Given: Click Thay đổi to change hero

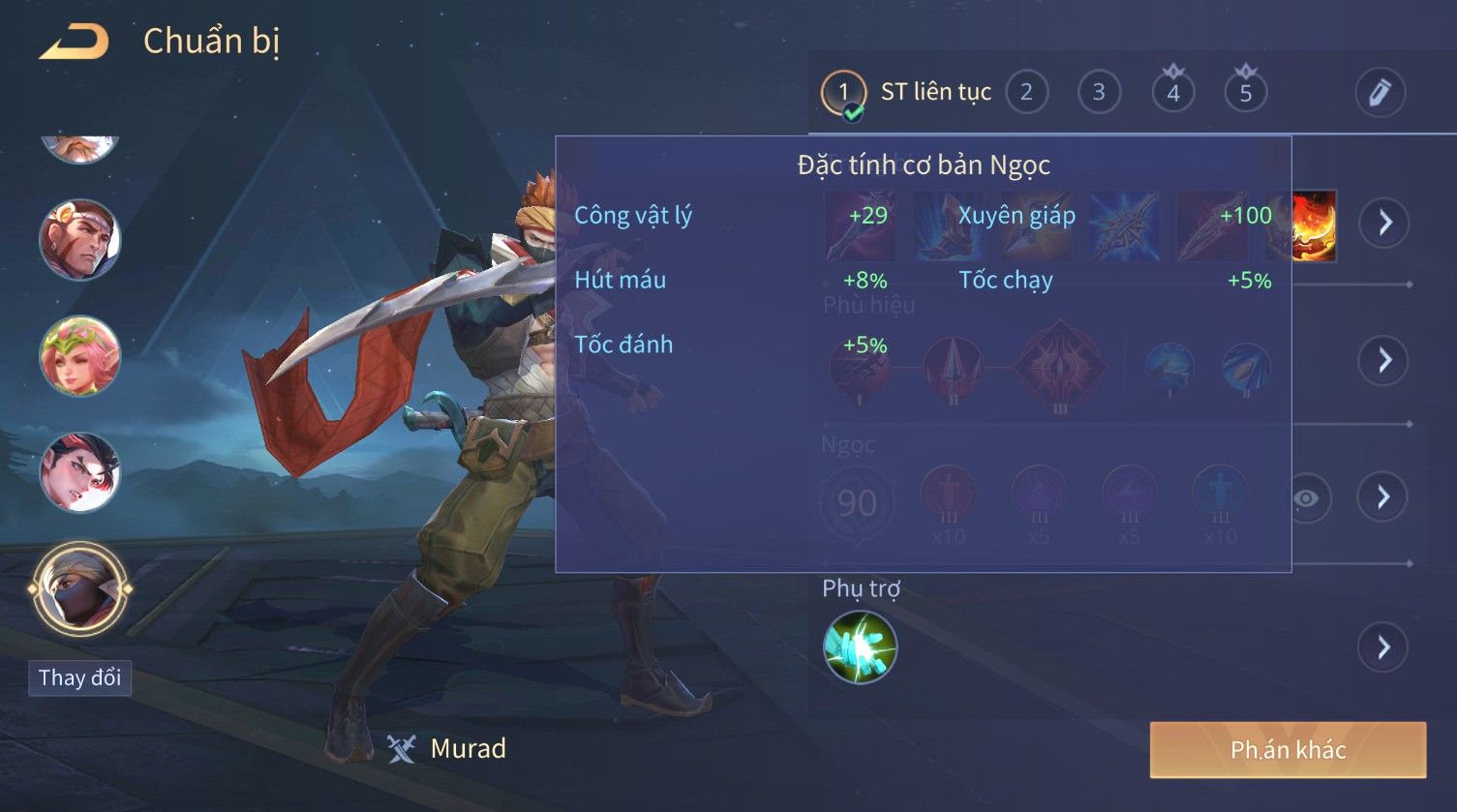Looking at the screenshot, I should pos(79,677).
